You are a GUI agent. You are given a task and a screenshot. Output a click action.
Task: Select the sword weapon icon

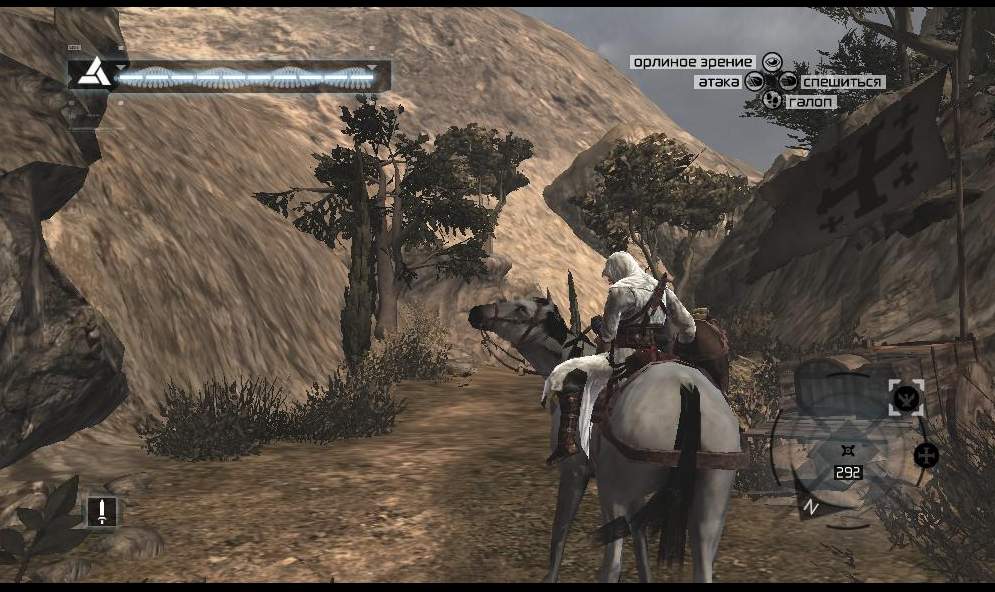pyautogui.click(x=101, y=512)
